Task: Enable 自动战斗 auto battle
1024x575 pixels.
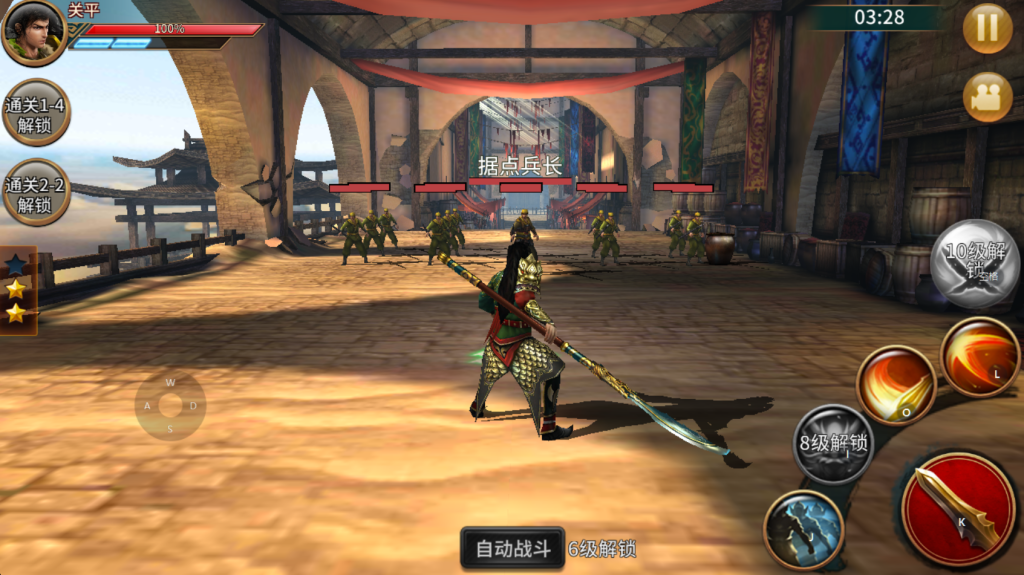Action: [513, 548]
